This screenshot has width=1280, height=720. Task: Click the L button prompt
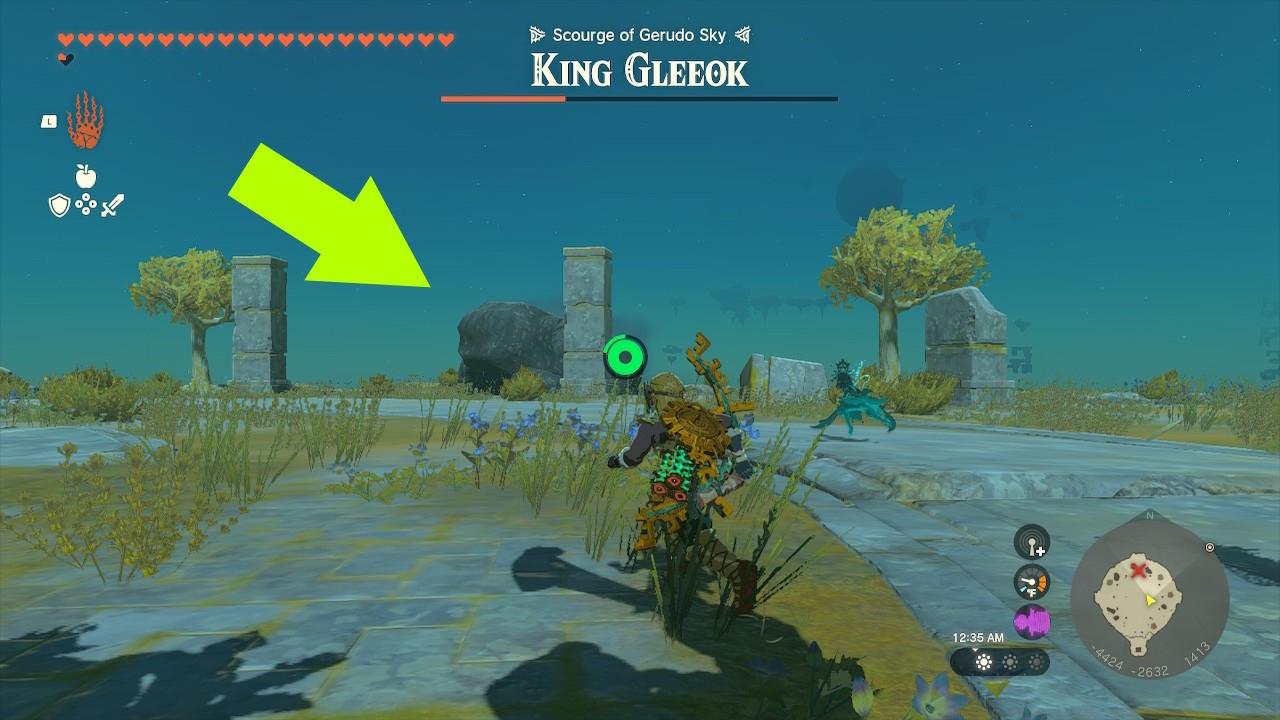50,119
